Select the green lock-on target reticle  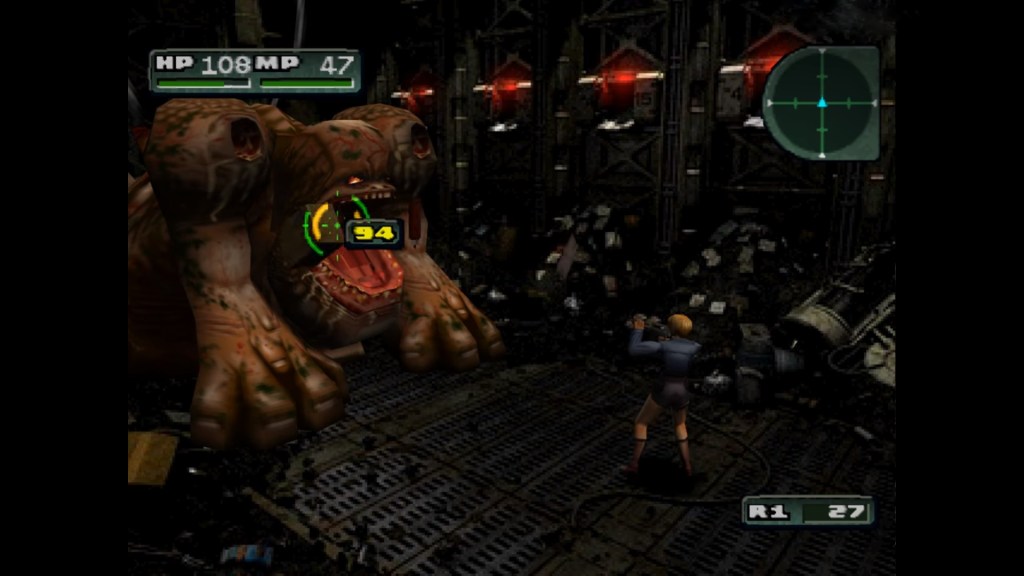[334, 226]
